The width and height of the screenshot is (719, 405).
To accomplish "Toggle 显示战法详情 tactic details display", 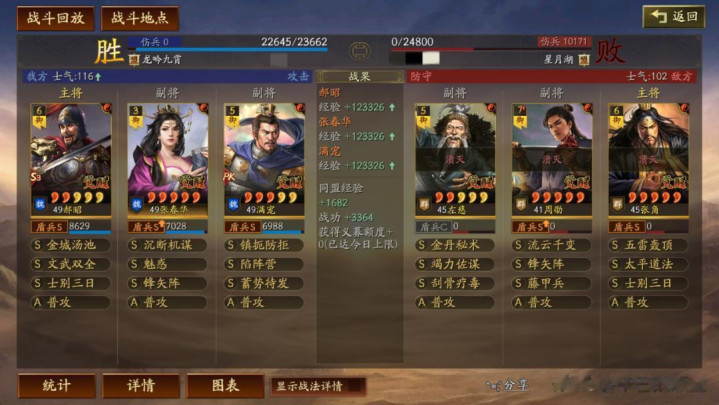I will pyautogui.click(x=316, y=385).
